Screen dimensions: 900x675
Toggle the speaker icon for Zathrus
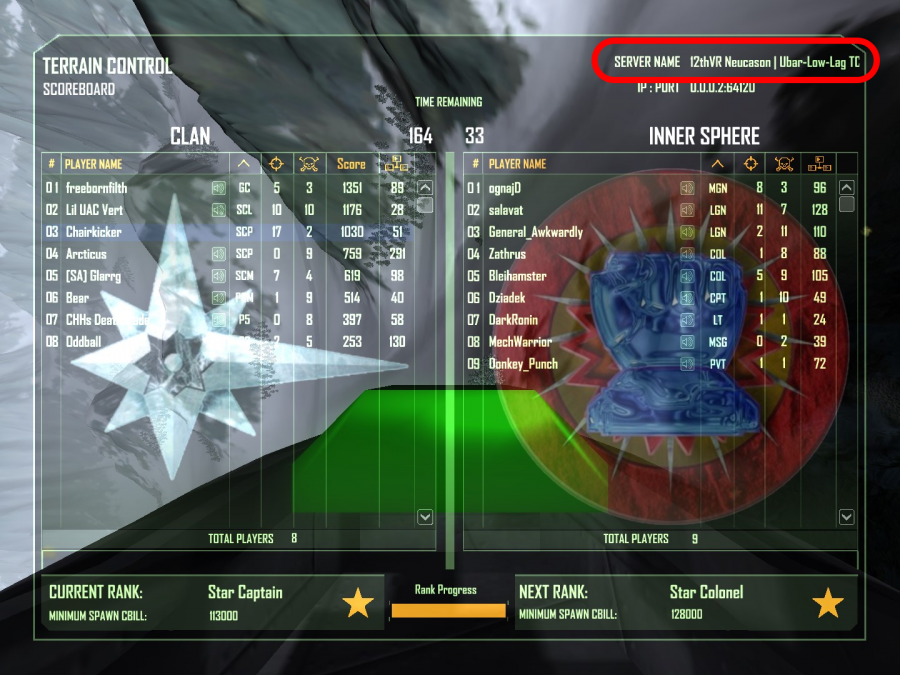coord(687,254)
